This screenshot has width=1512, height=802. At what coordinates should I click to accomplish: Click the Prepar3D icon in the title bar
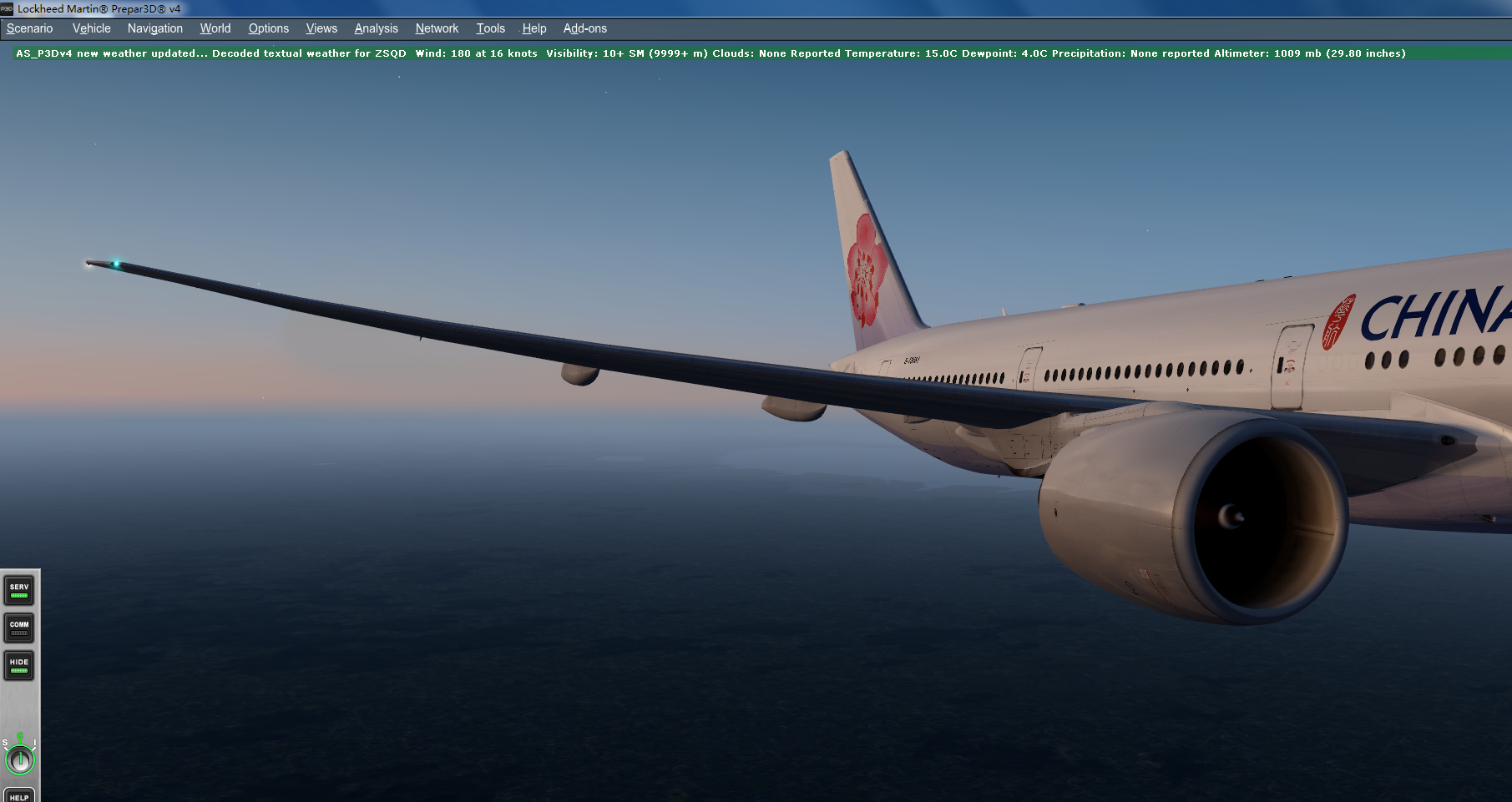click(8, 8)
